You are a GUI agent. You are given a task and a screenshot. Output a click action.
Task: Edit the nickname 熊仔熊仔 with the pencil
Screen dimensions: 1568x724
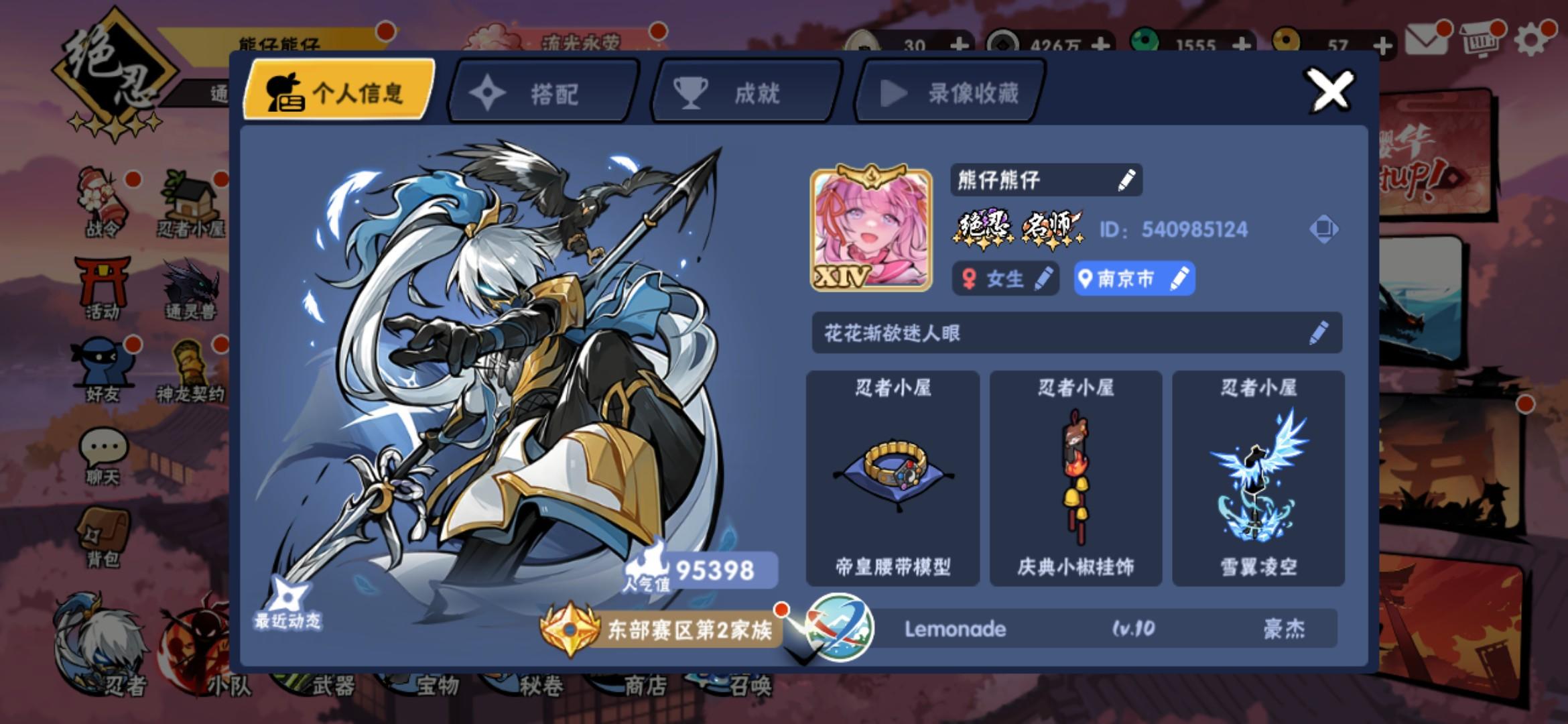[x=1127, y=179]
